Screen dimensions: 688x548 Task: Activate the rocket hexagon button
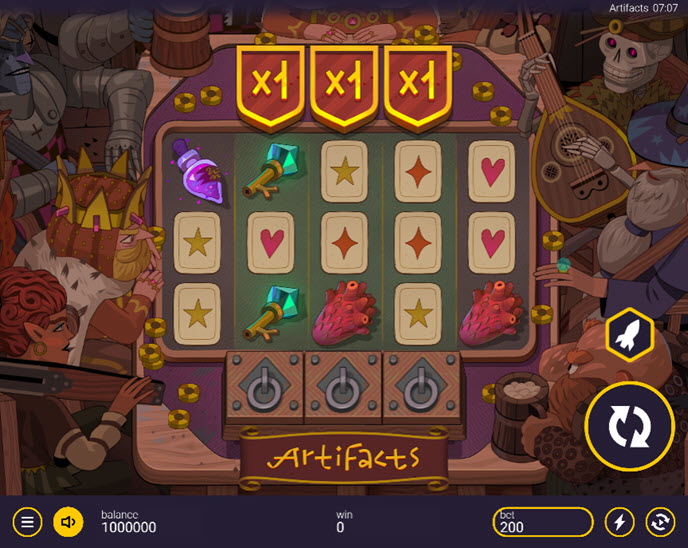tap(630, 336)
